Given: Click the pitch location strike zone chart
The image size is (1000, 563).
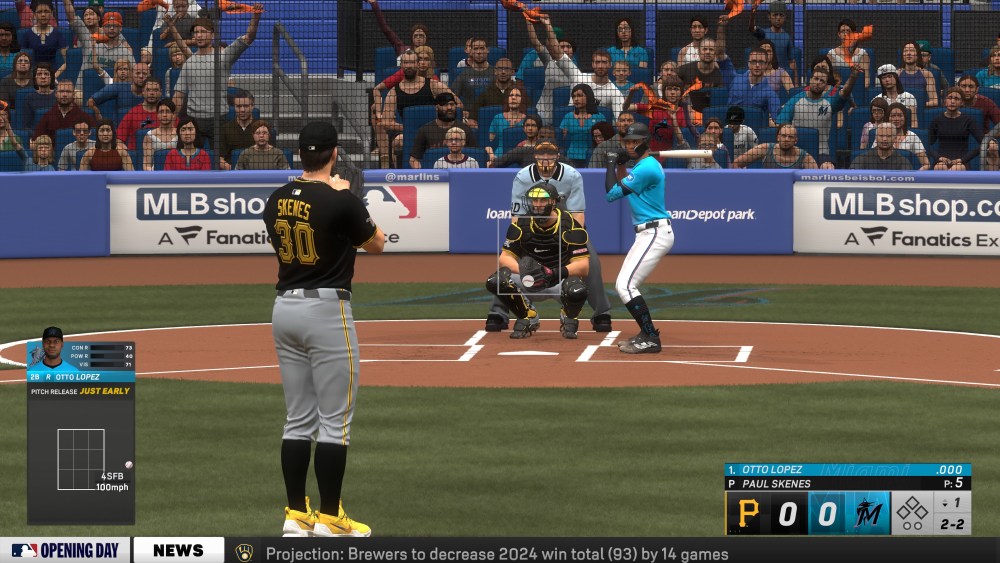Looking at the screenshot, I should pos(81,459).
